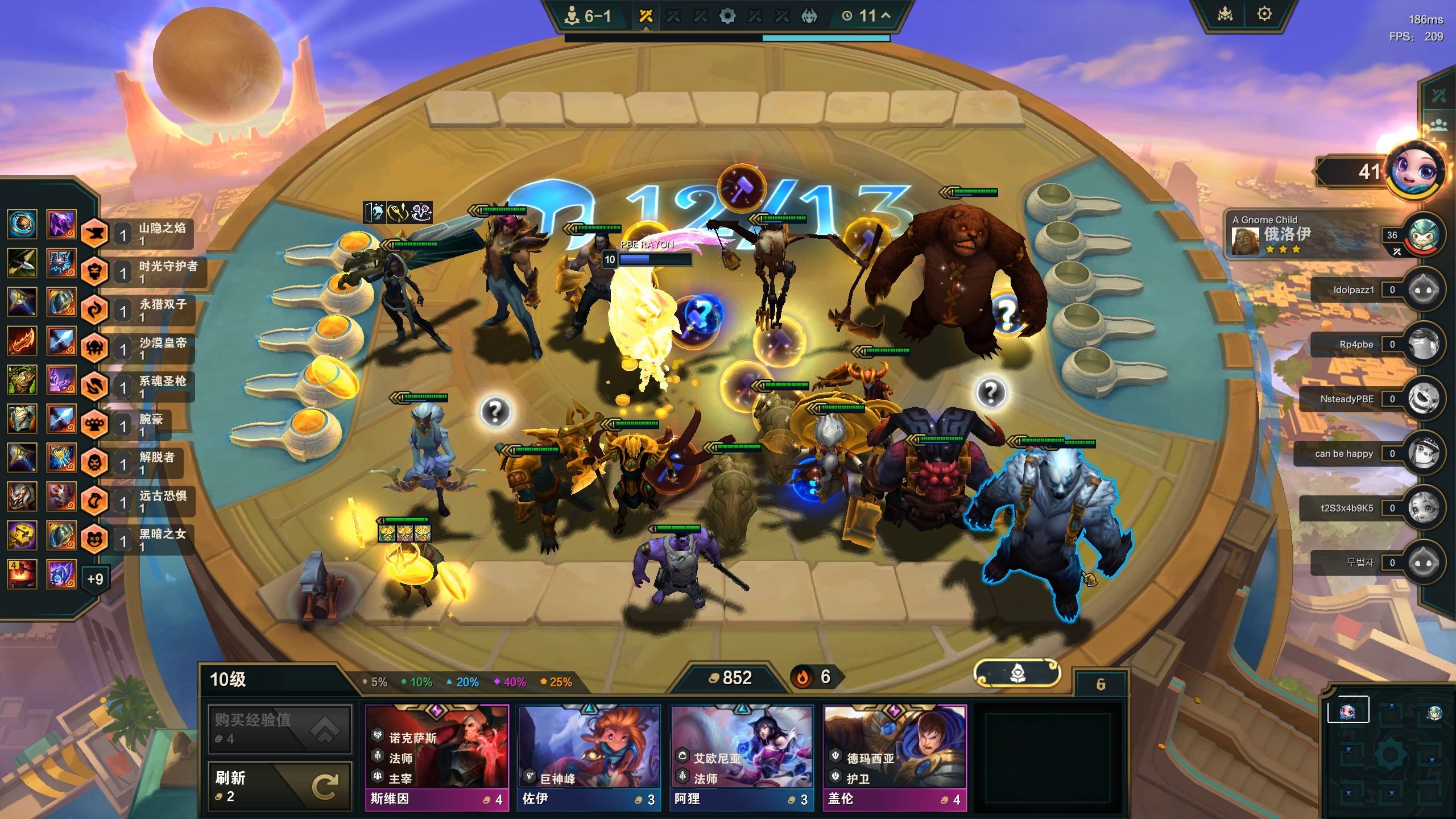Expand the round timer arrow
This screenshot has height=819, width=1456.
click(x=886, y=16)
